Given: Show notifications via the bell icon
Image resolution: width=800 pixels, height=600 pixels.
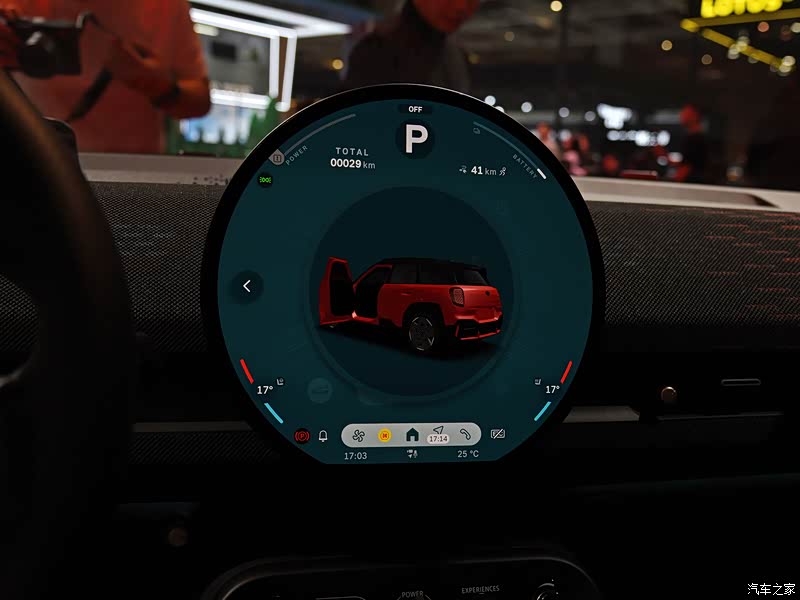Looking at the screenshot, I should (x=323, y=436).
